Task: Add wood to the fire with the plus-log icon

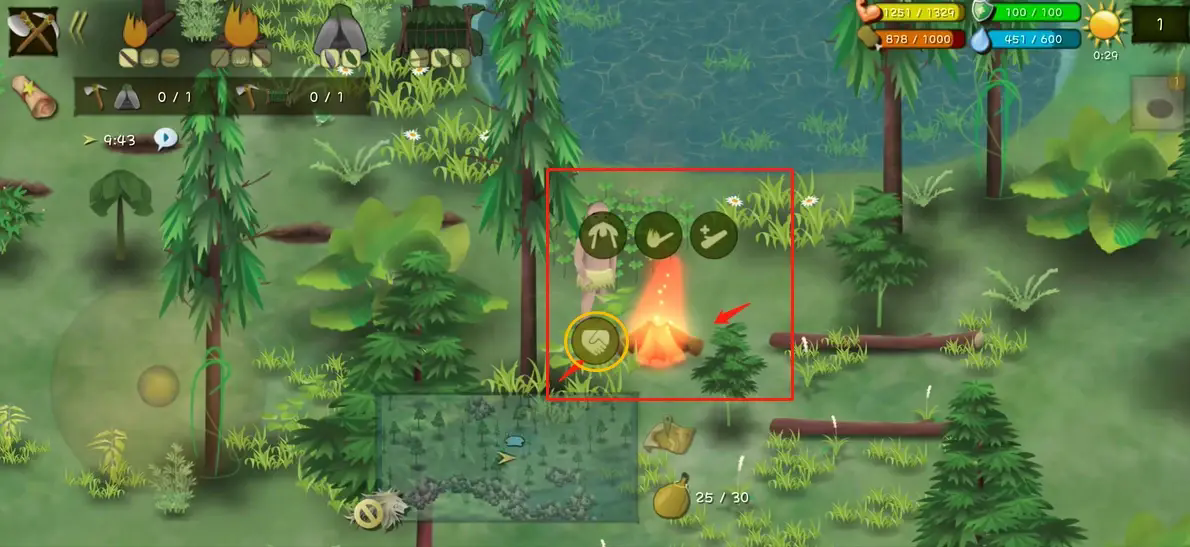Action: [713, 236]
